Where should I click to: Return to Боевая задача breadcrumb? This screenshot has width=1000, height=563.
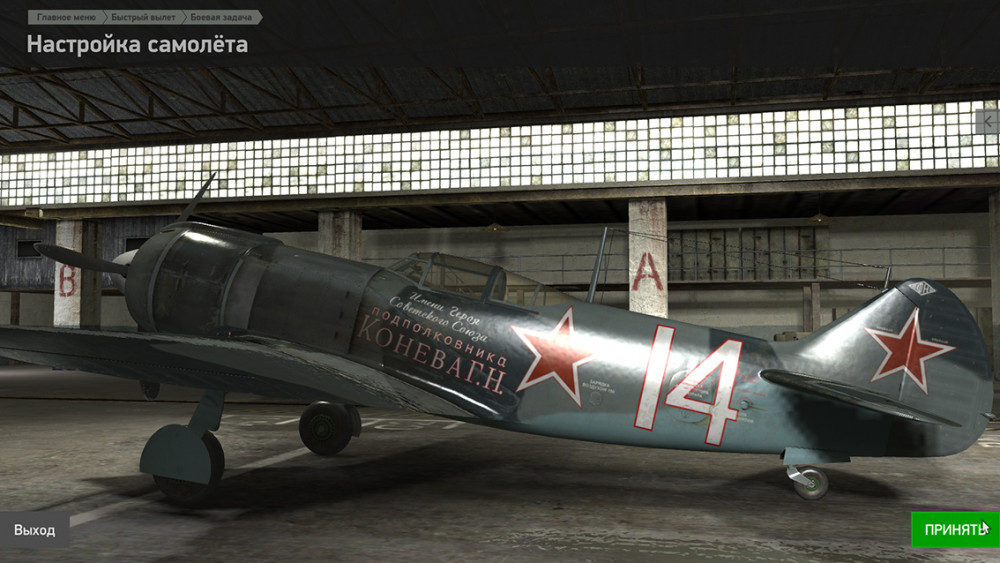click(220, 17)
